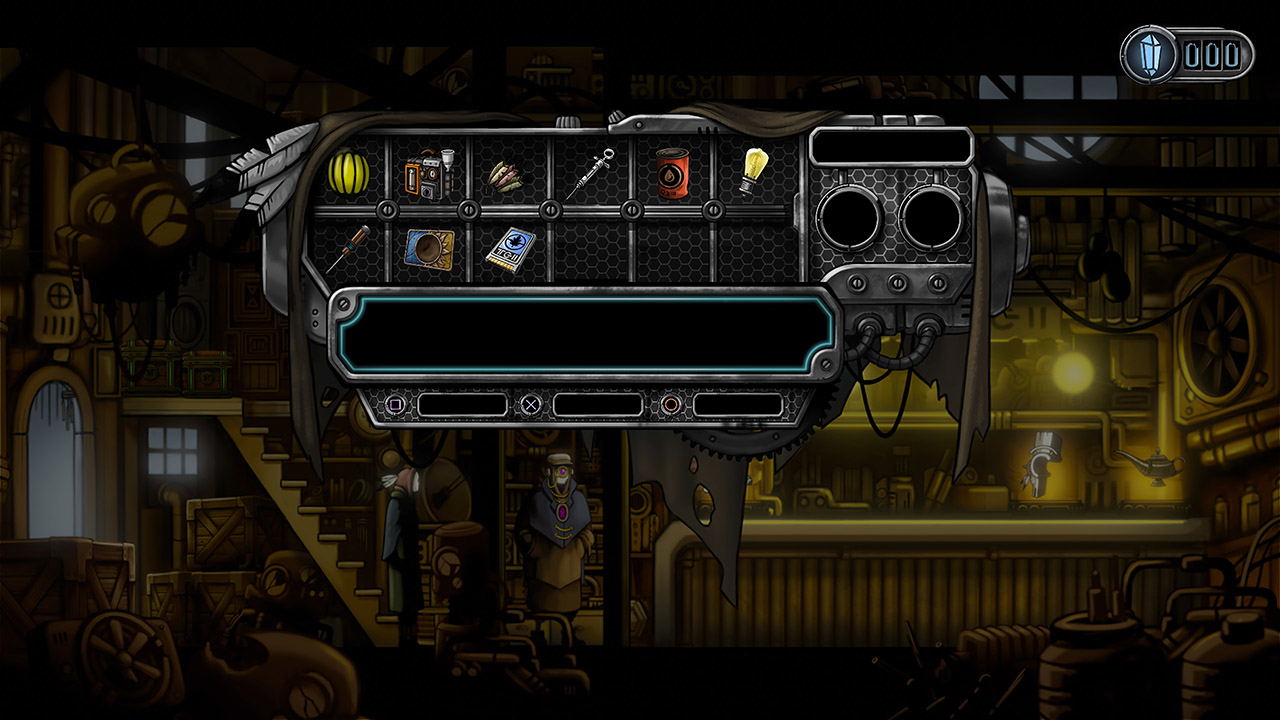Select the tape recorder with funnel item

(427, 173)
